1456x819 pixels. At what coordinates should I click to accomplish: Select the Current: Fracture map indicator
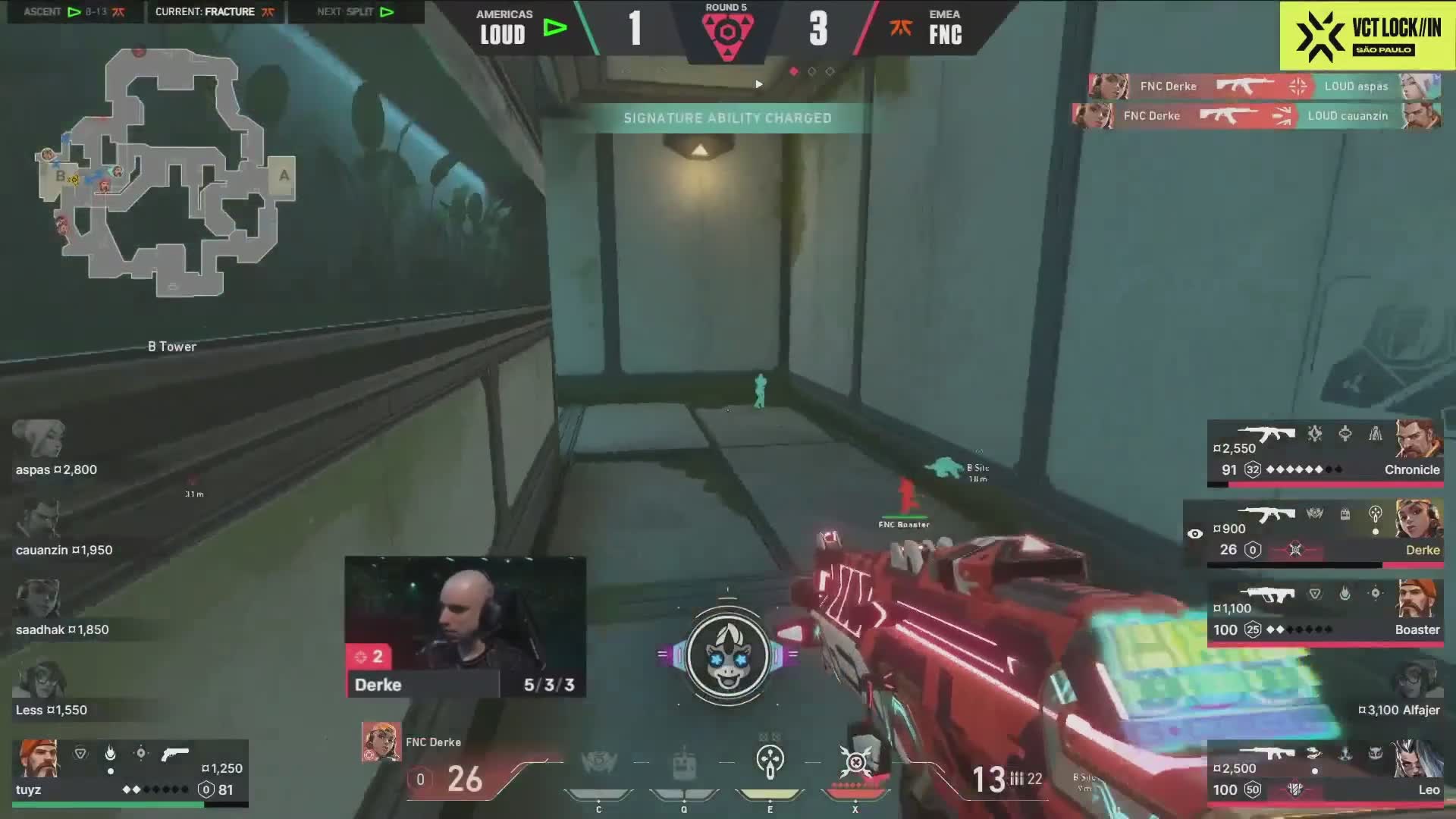click(x=215, y=12)
